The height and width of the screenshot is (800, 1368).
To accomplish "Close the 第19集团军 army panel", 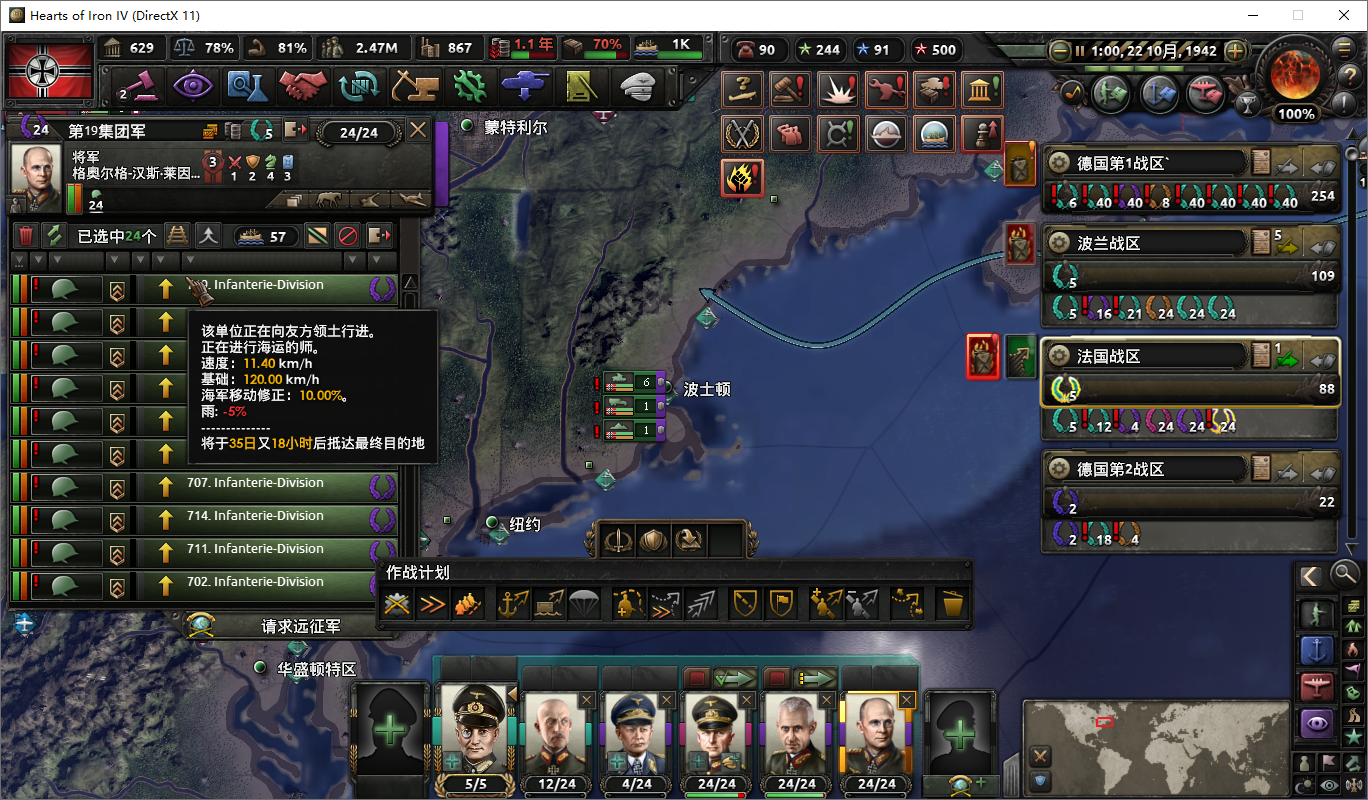I will point(418,130).
